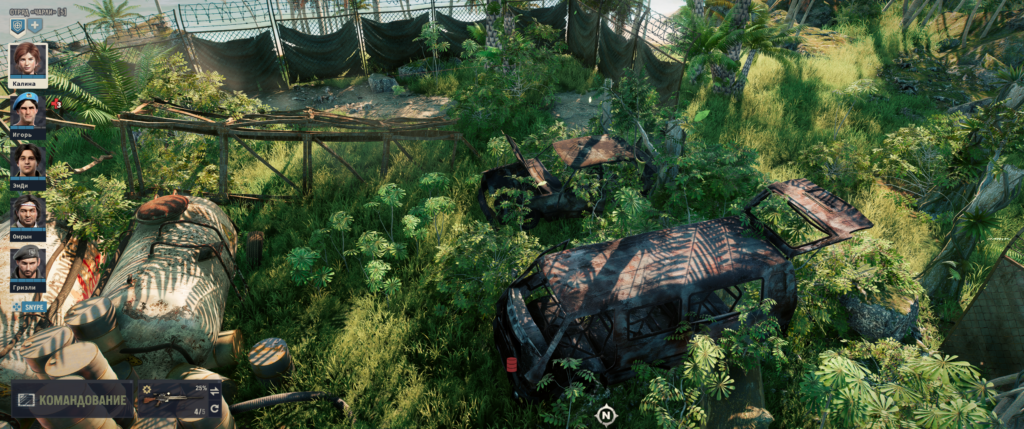Pick the Омрын character portrait

[28, 212]
